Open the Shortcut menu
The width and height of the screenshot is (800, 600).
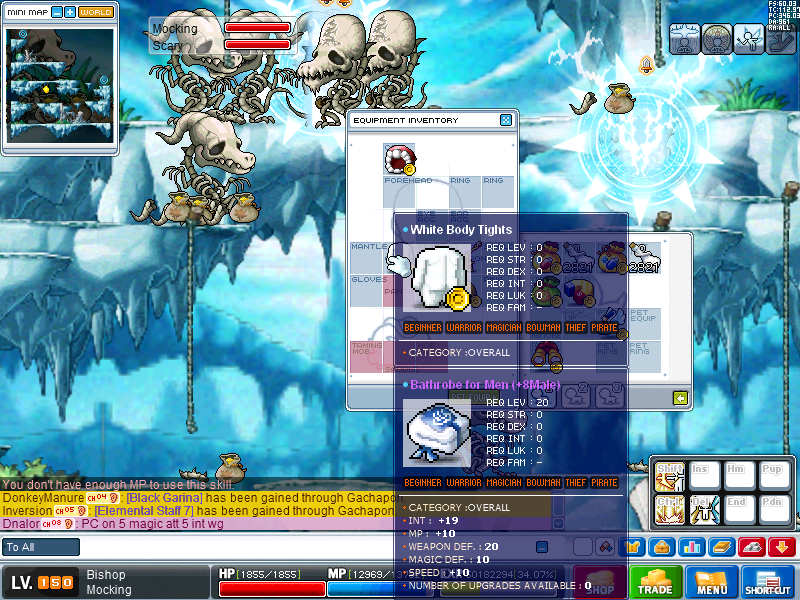click(x=768, y=583)
